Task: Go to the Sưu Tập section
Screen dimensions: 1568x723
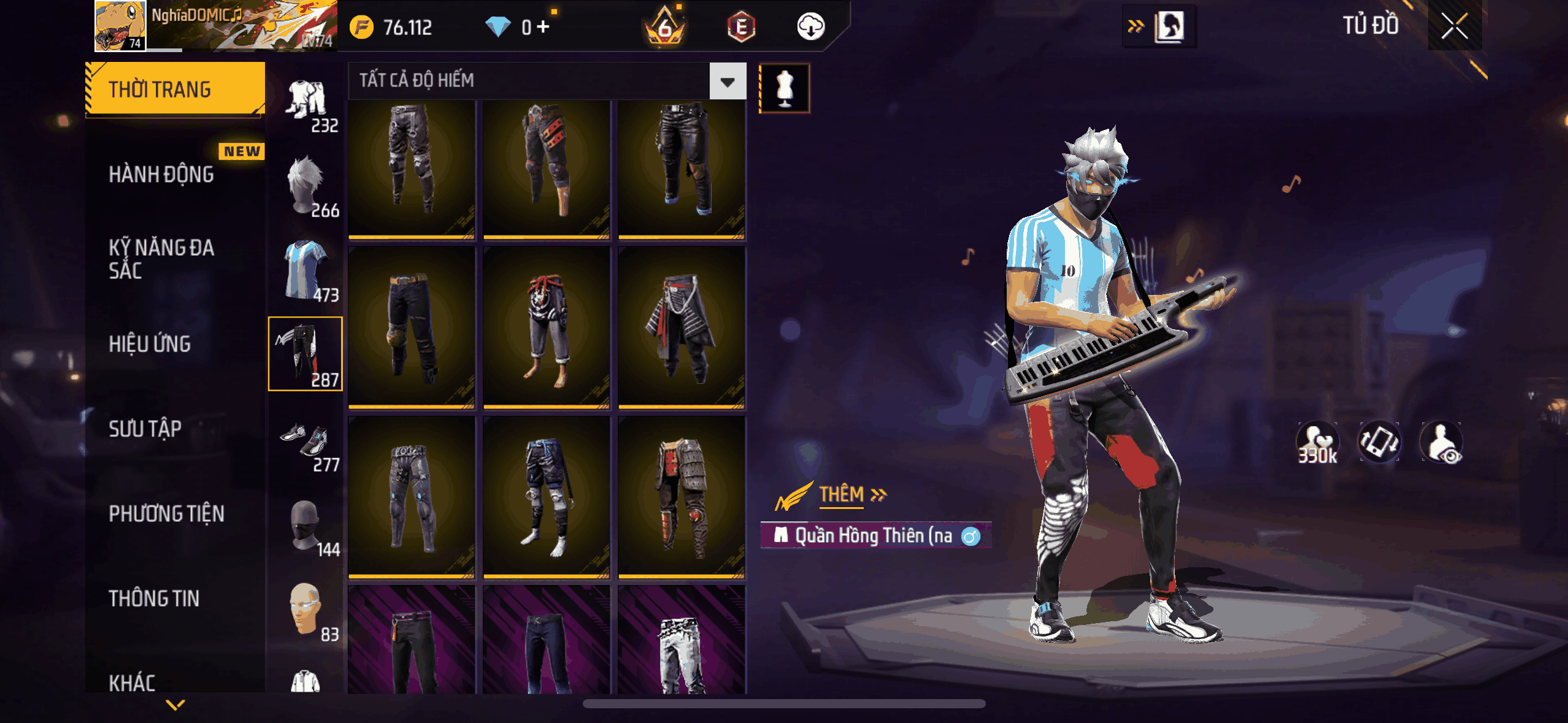Action: tap(145, 429)
